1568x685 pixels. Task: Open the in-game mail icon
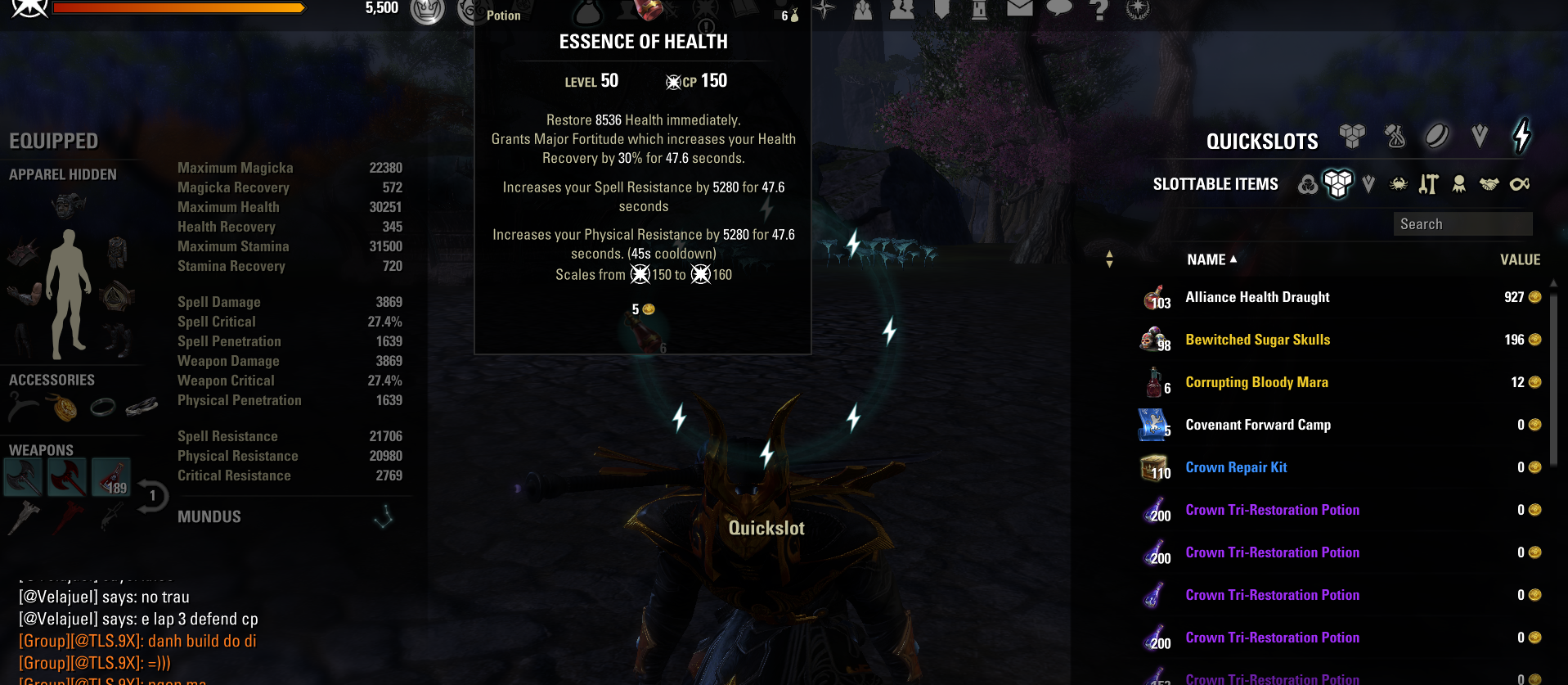[x=1020, y=11]
